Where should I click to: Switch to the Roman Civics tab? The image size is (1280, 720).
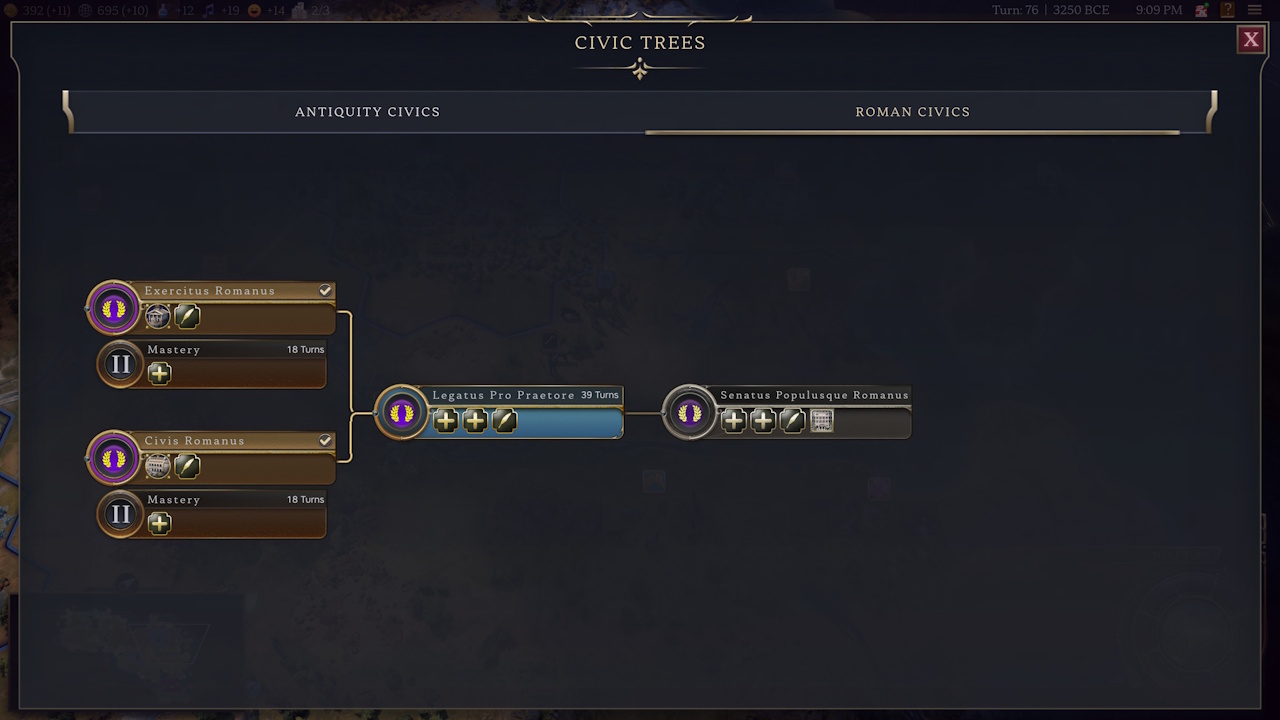coord(912,112)
